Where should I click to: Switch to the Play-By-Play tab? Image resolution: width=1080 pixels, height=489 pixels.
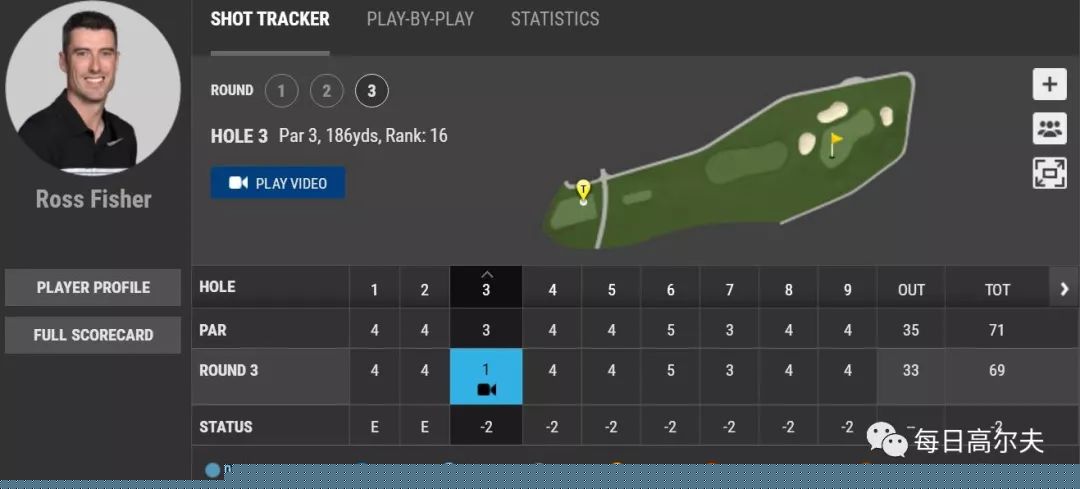(420, 19)
